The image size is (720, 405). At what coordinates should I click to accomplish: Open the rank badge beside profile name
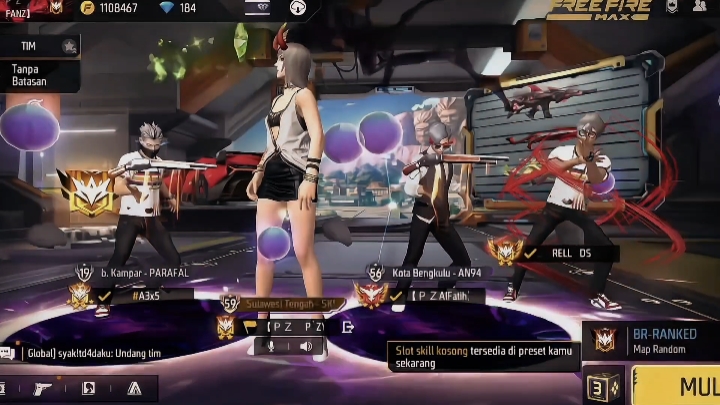click(x=55, y=8)
